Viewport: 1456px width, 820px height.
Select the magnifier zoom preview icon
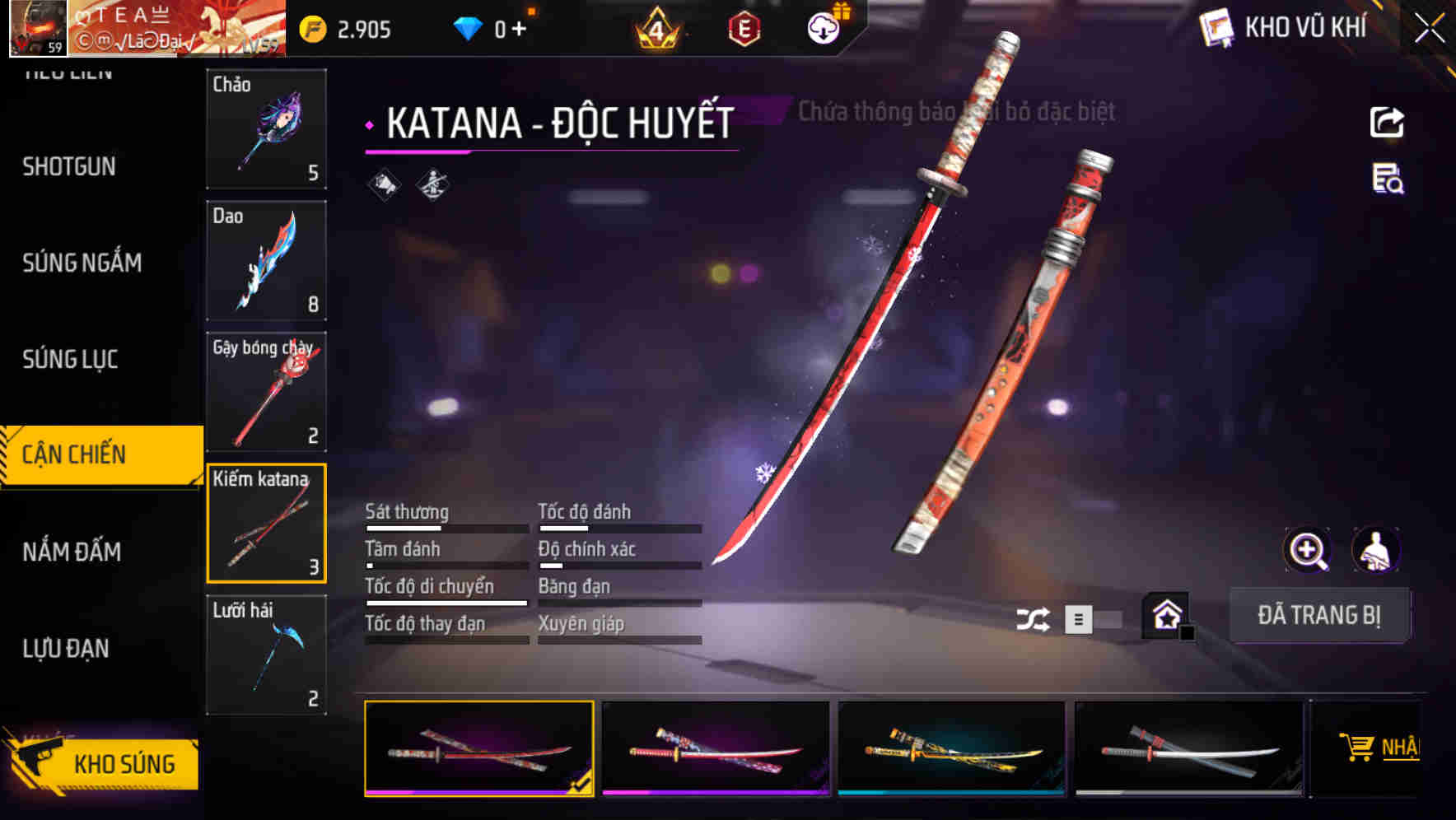point(1309,550)
